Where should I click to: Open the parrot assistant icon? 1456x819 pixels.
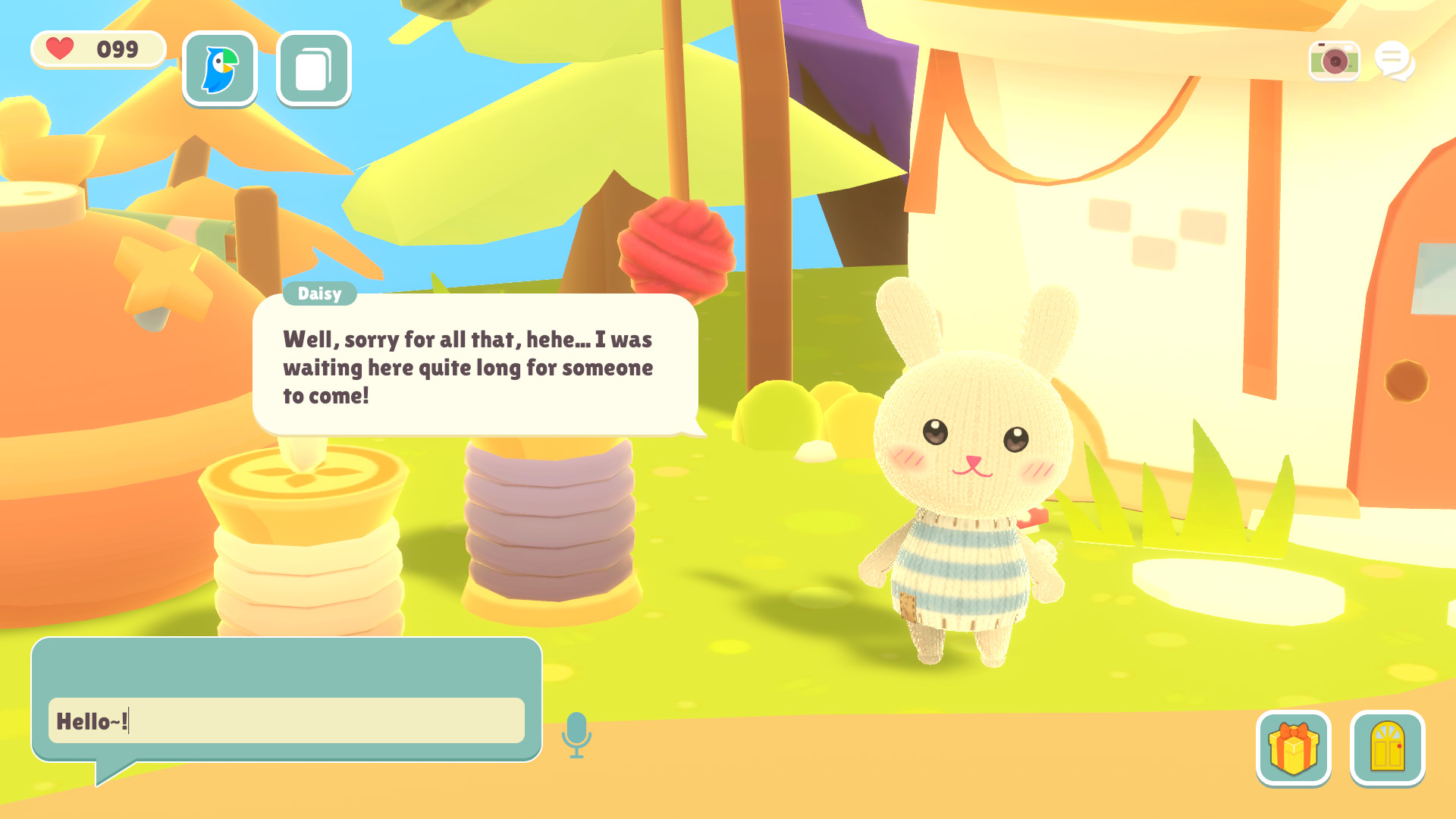(x=219, y=68)
